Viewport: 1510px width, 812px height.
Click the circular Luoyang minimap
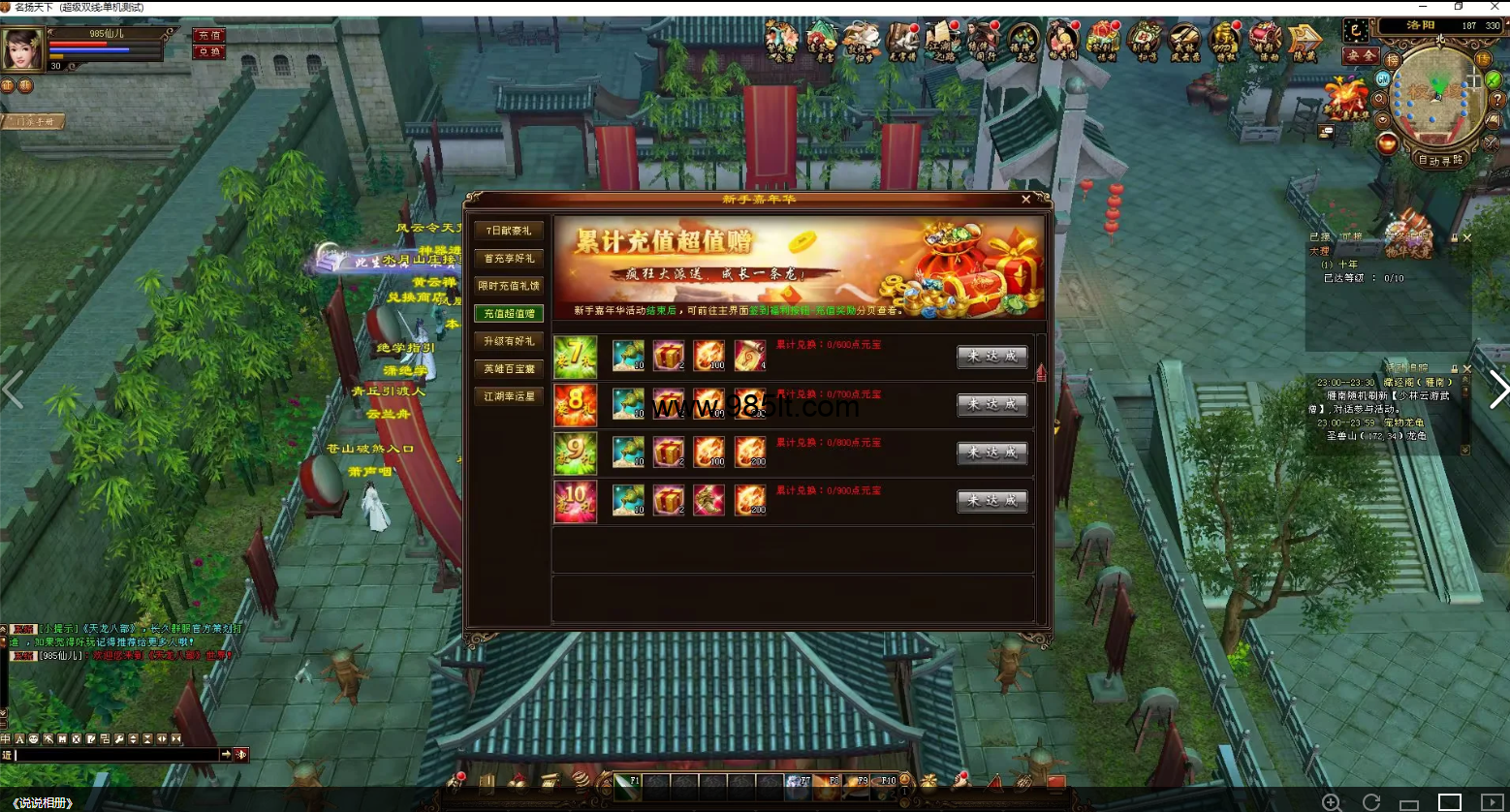(x=1436, y=101)
